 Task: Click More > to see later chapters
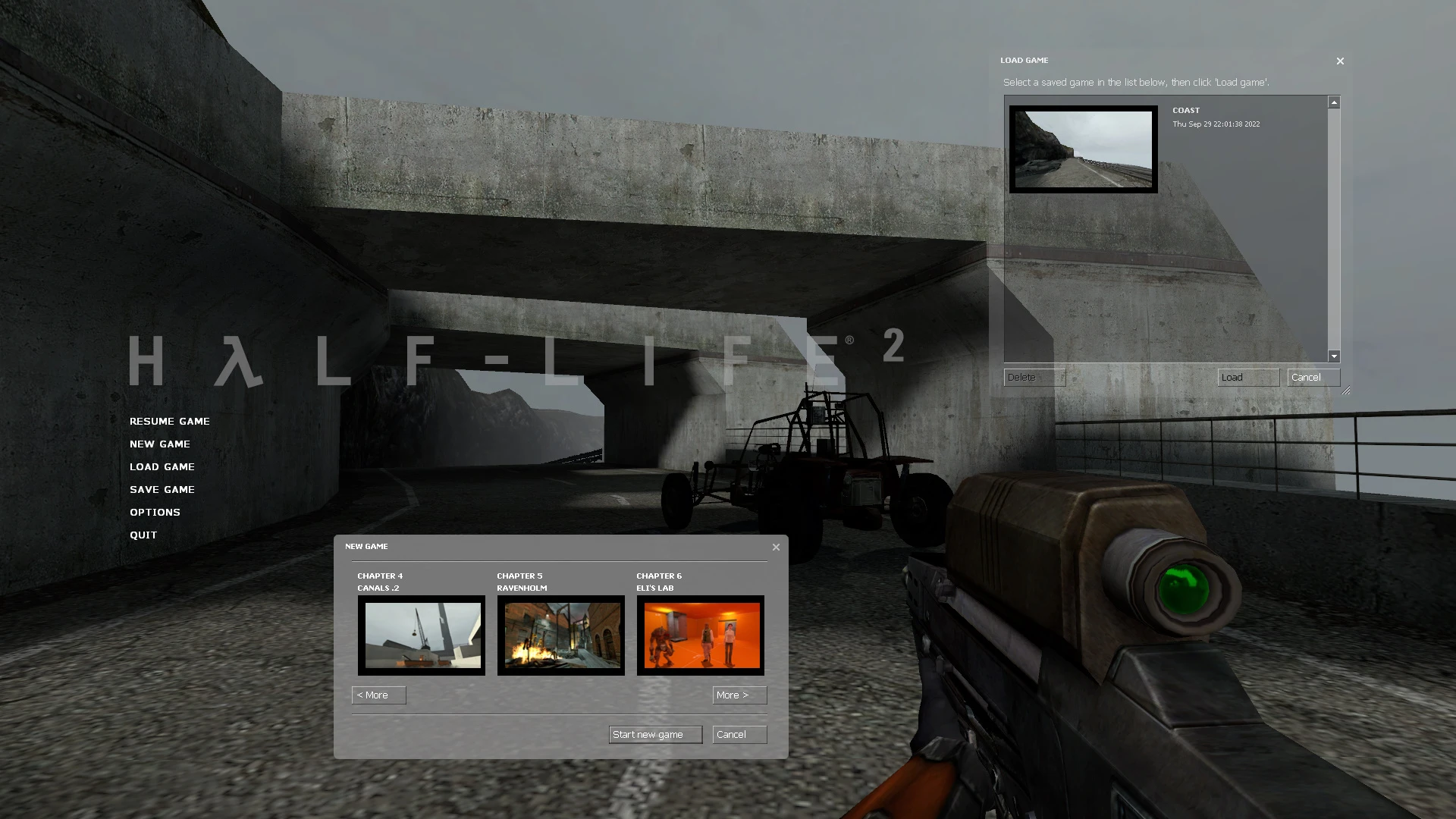tap(739, 695)
